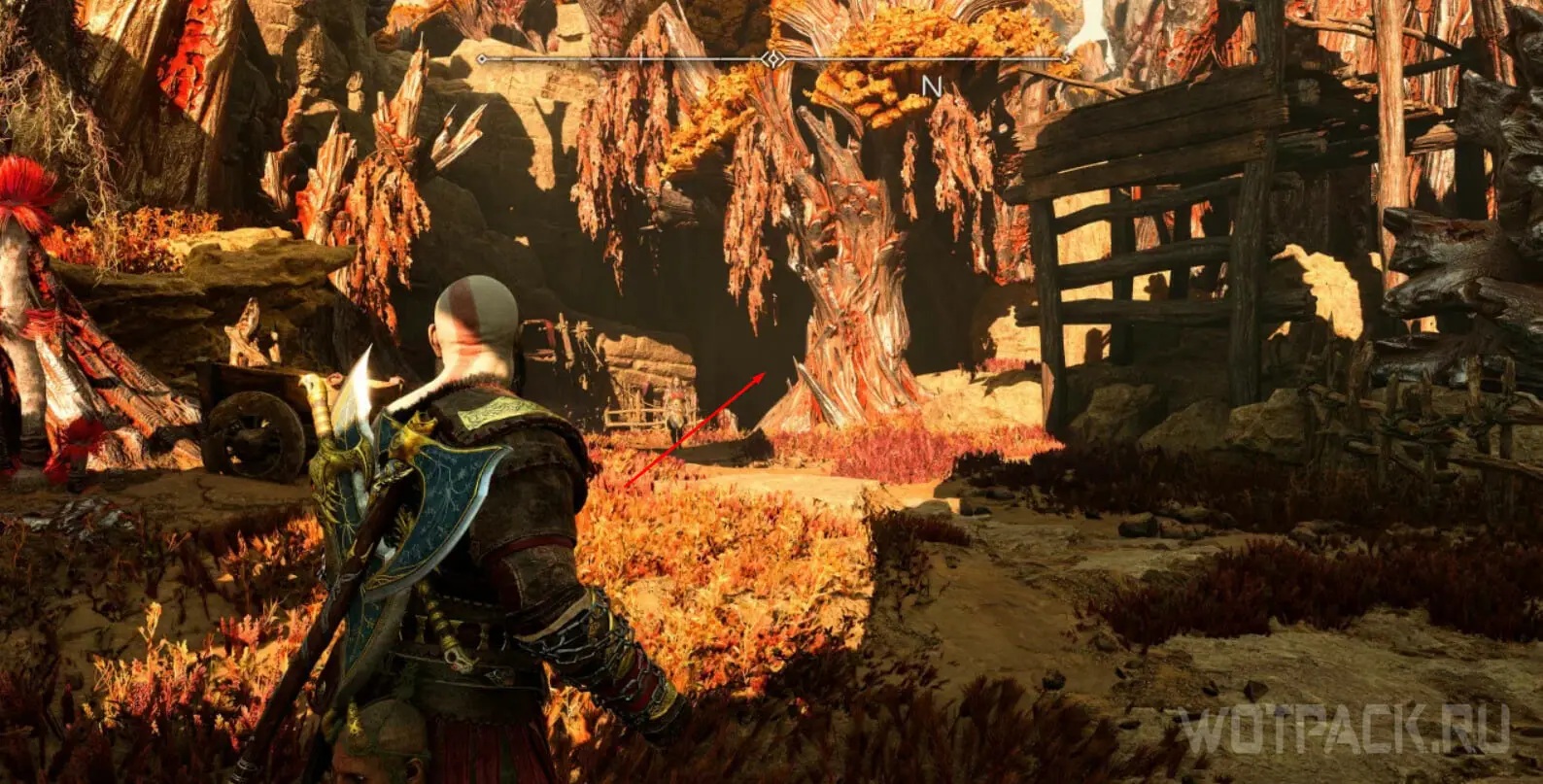Click the diamond marker on the compass bar
The image size is (1543, 784).
point(773,59)
